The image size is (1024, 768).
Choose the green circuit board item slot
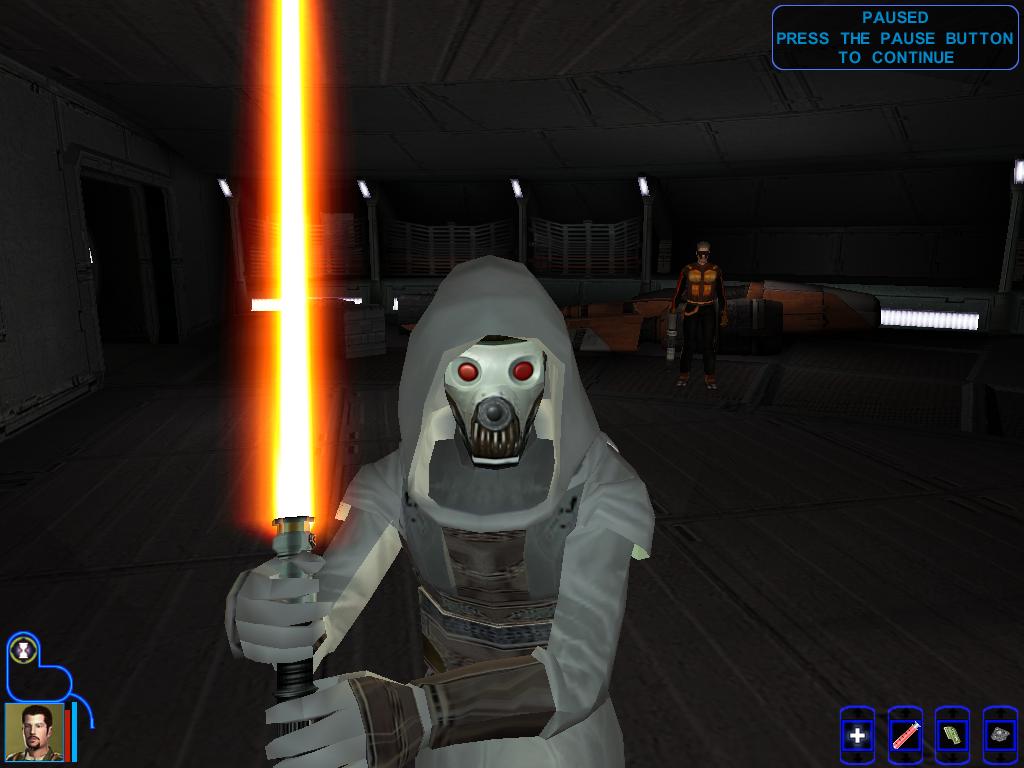tap(952, 736)
